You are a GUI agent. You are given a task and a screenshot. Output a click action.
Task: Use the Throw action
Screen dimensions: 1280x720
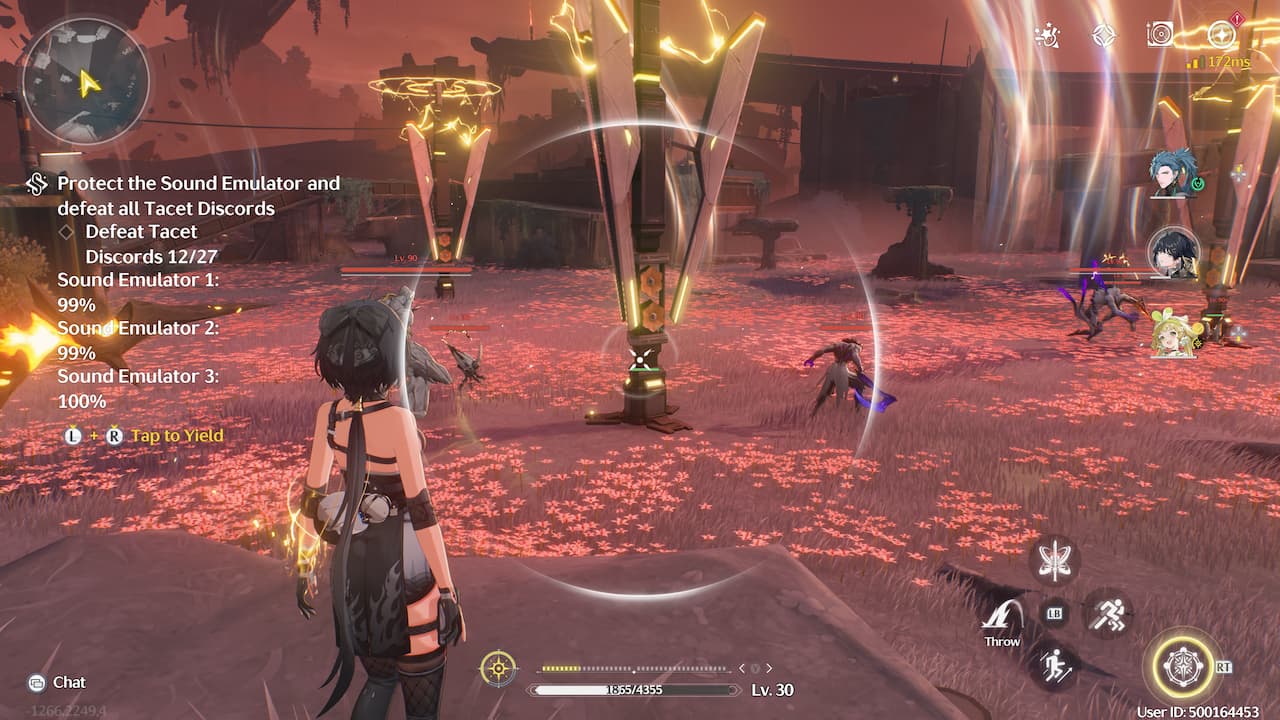[x=1002, y=622]
